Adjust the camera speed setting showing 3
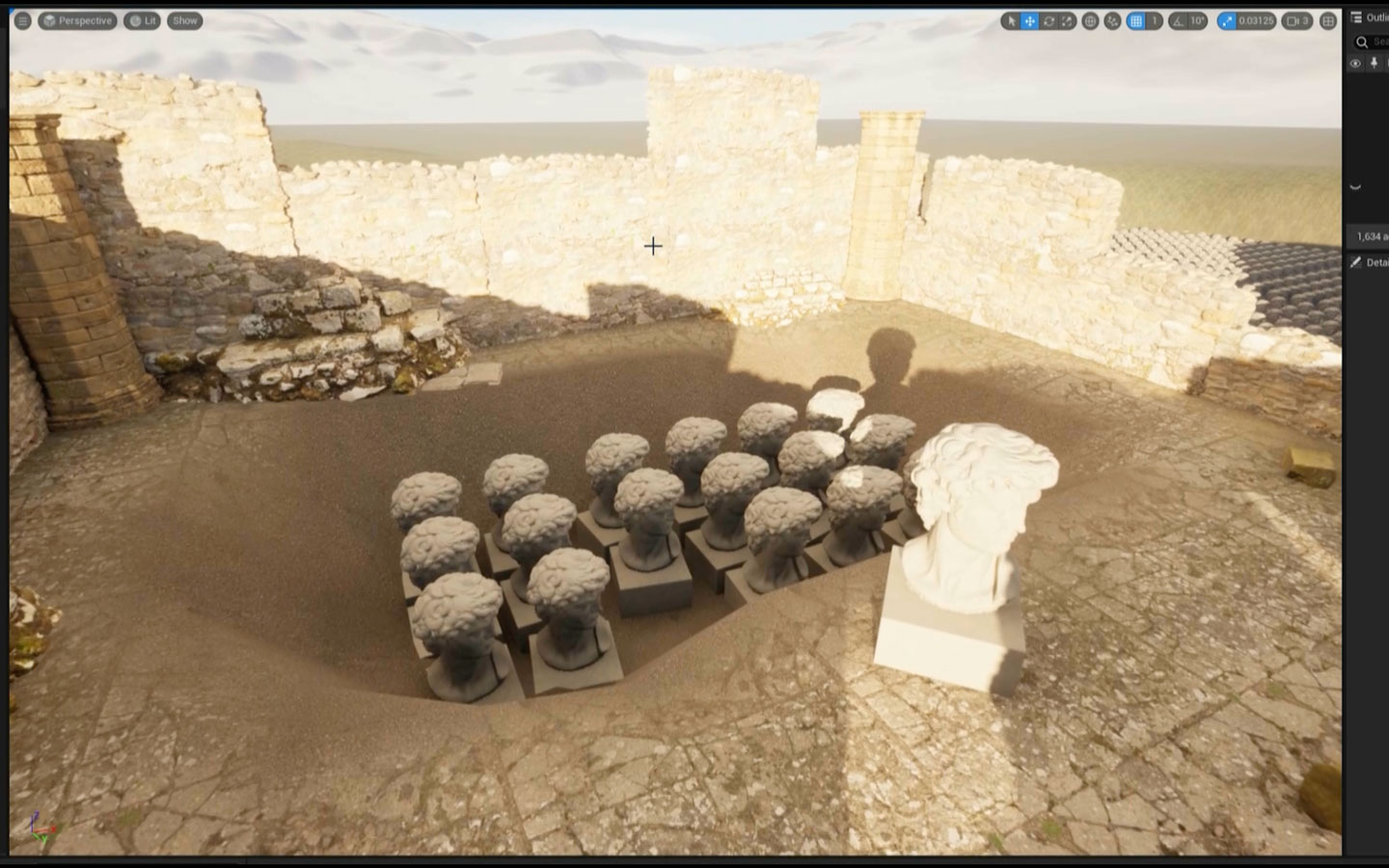The width and height of the screenshot is (1389, 868). click(x=1296, y=20)
